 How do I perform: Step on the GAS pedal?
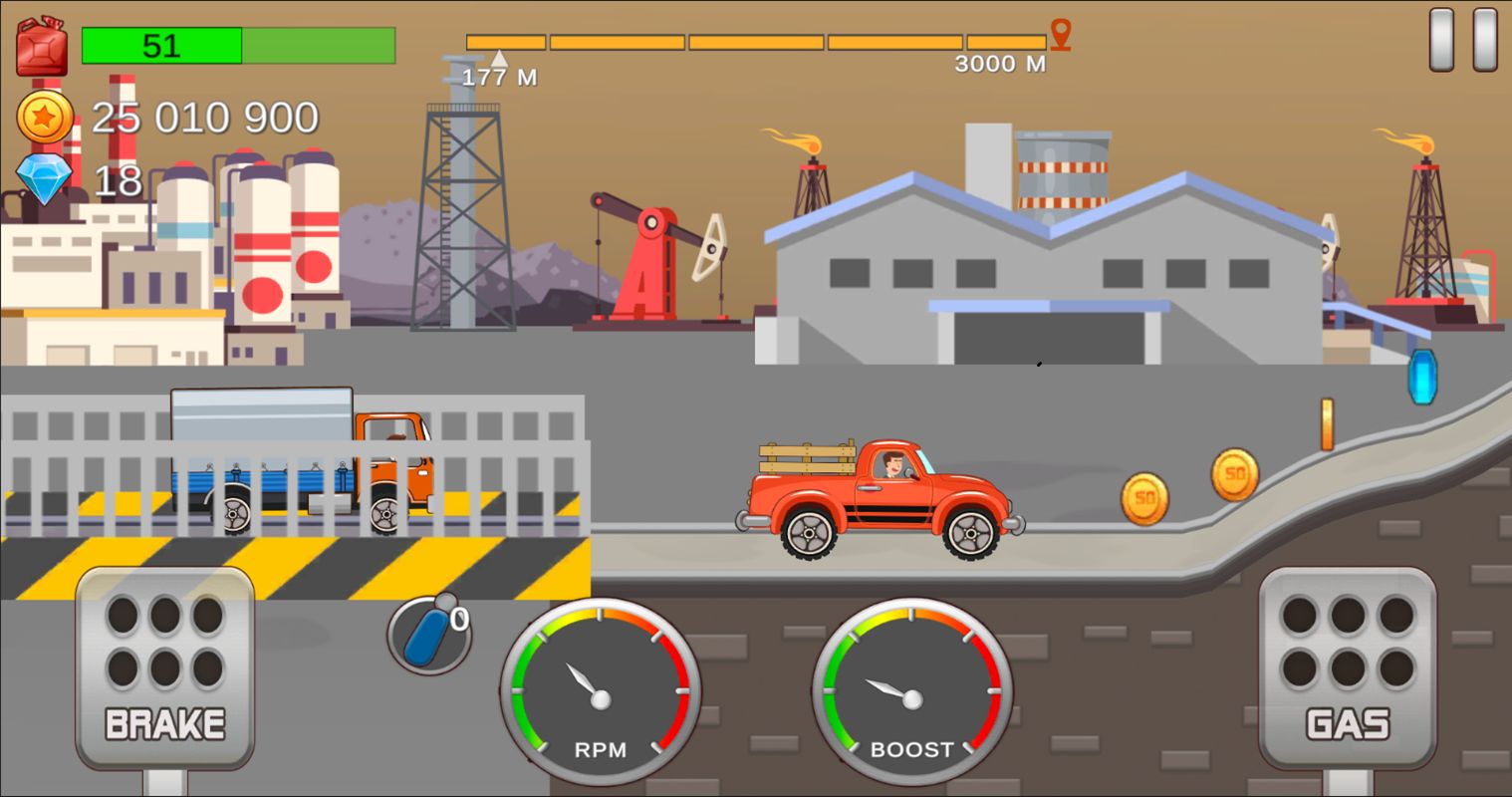[1347, 667]
